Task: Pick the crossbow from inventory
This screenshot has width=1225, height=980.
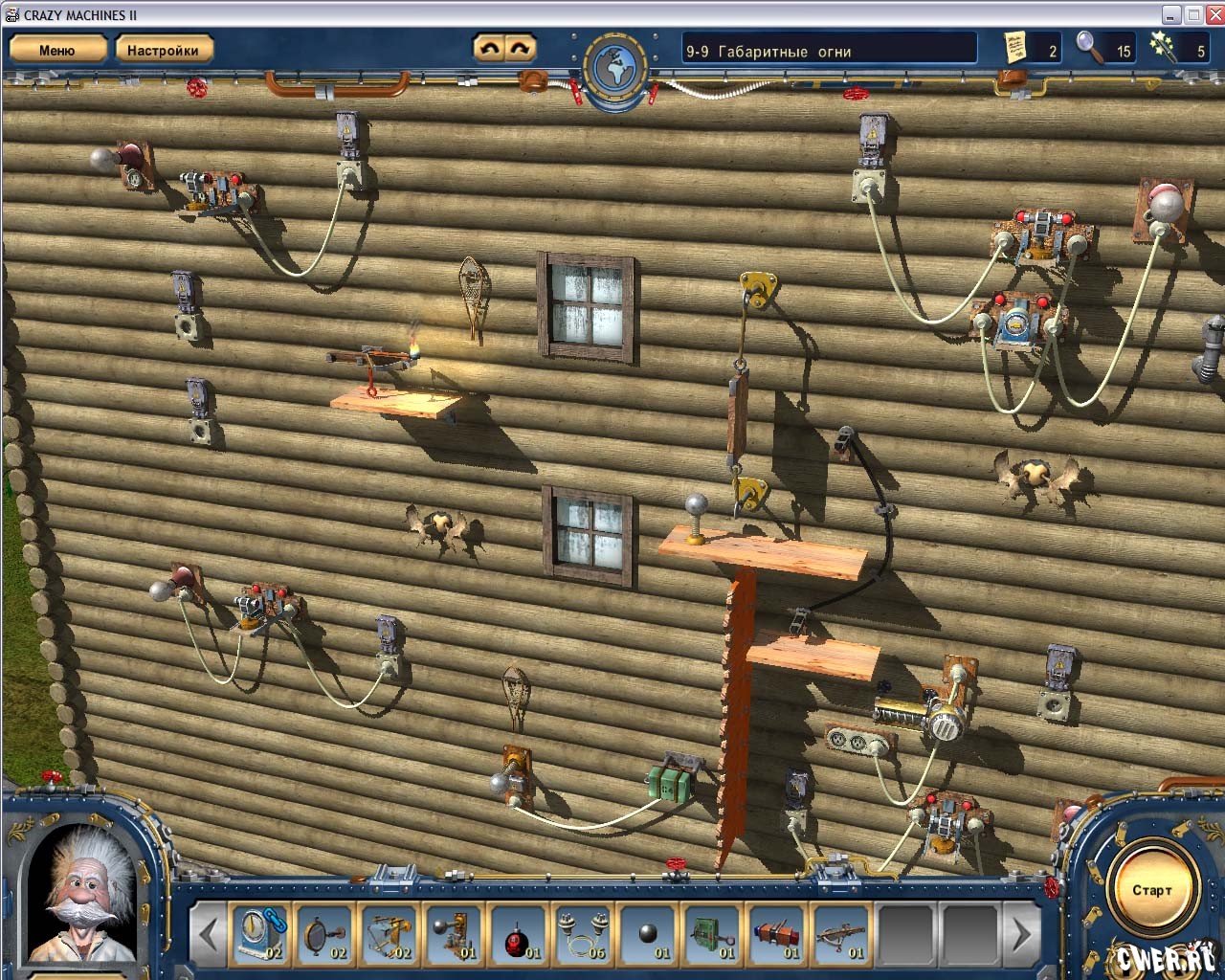Action: [x=841, y=933]
